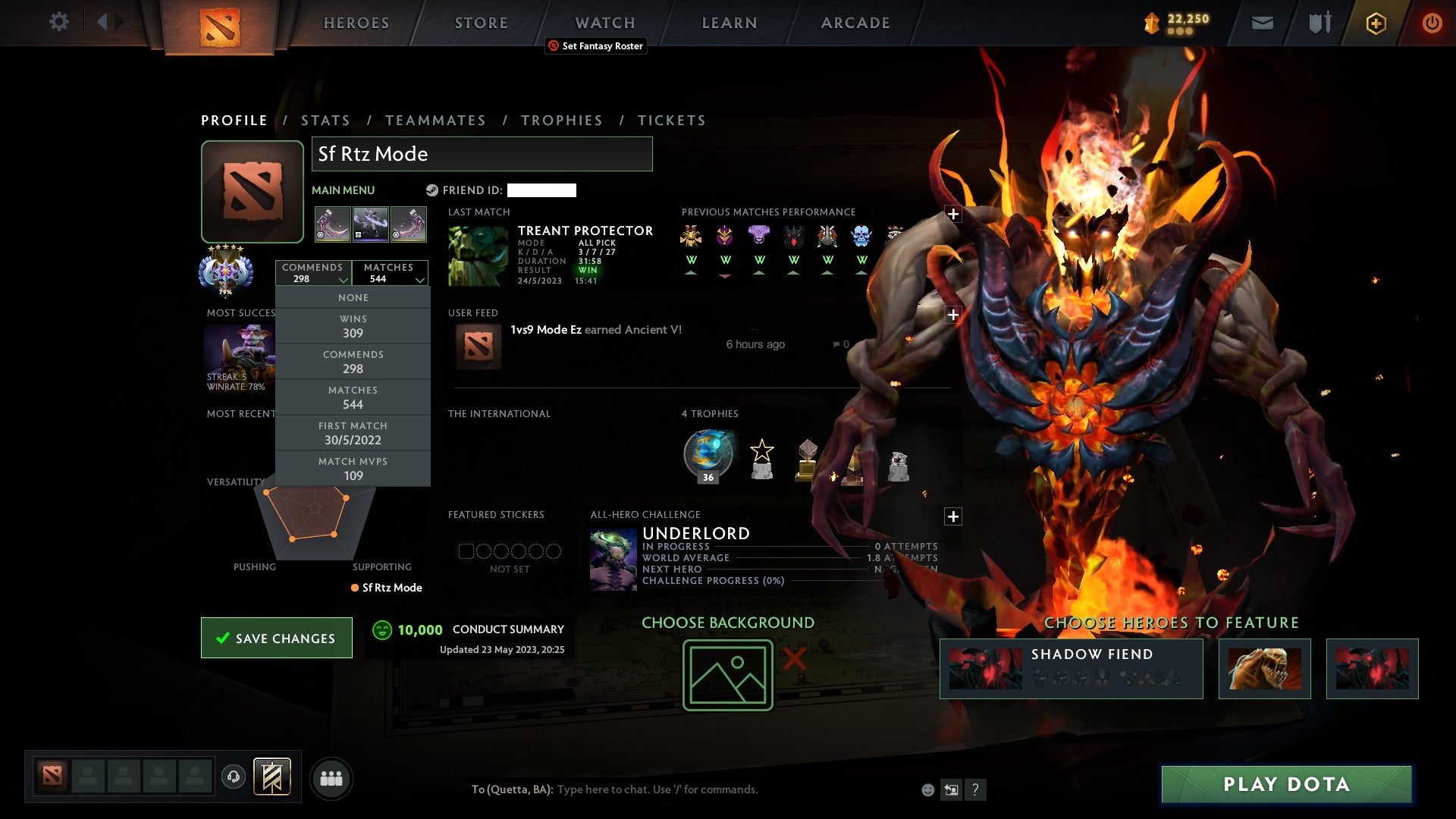Click the green plus shard purchase icon
1456x819 pixels.
click(x=1376, y=23)
